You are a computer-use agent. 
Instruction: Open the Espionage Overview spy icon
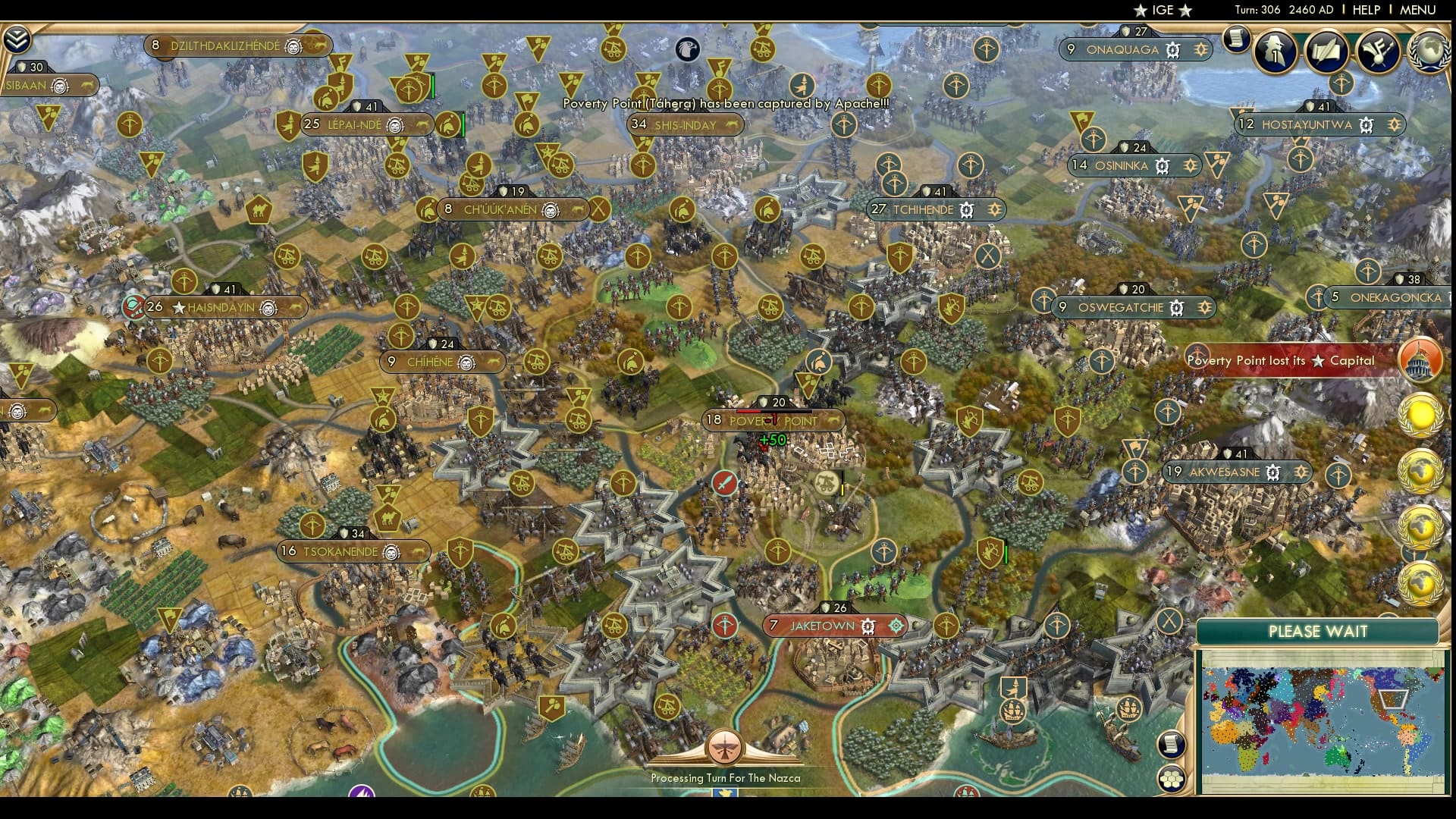click(1276, 52)
